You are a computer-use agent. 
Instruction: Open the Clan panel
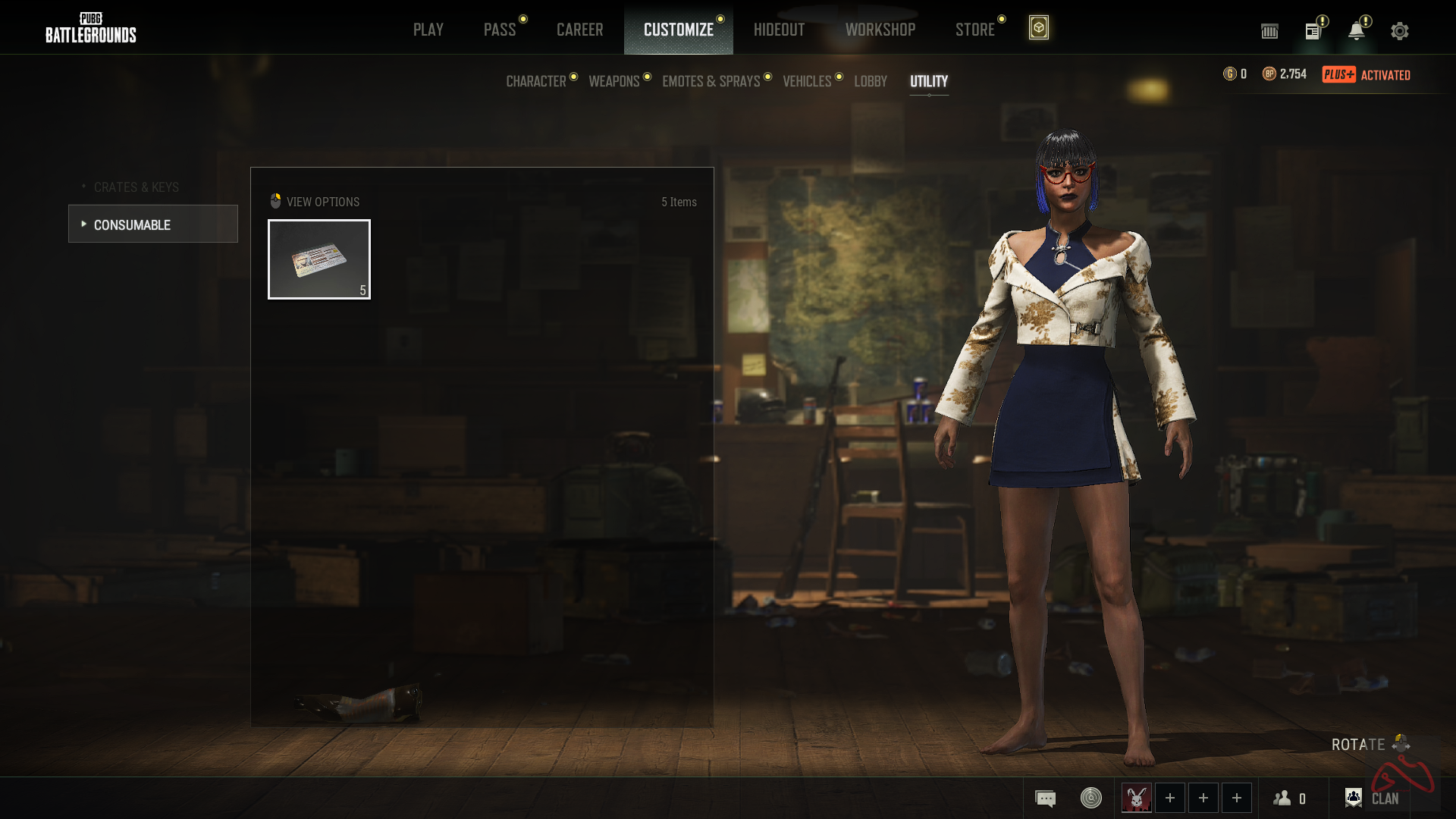pyautogui.click(x=1373, y=799)
